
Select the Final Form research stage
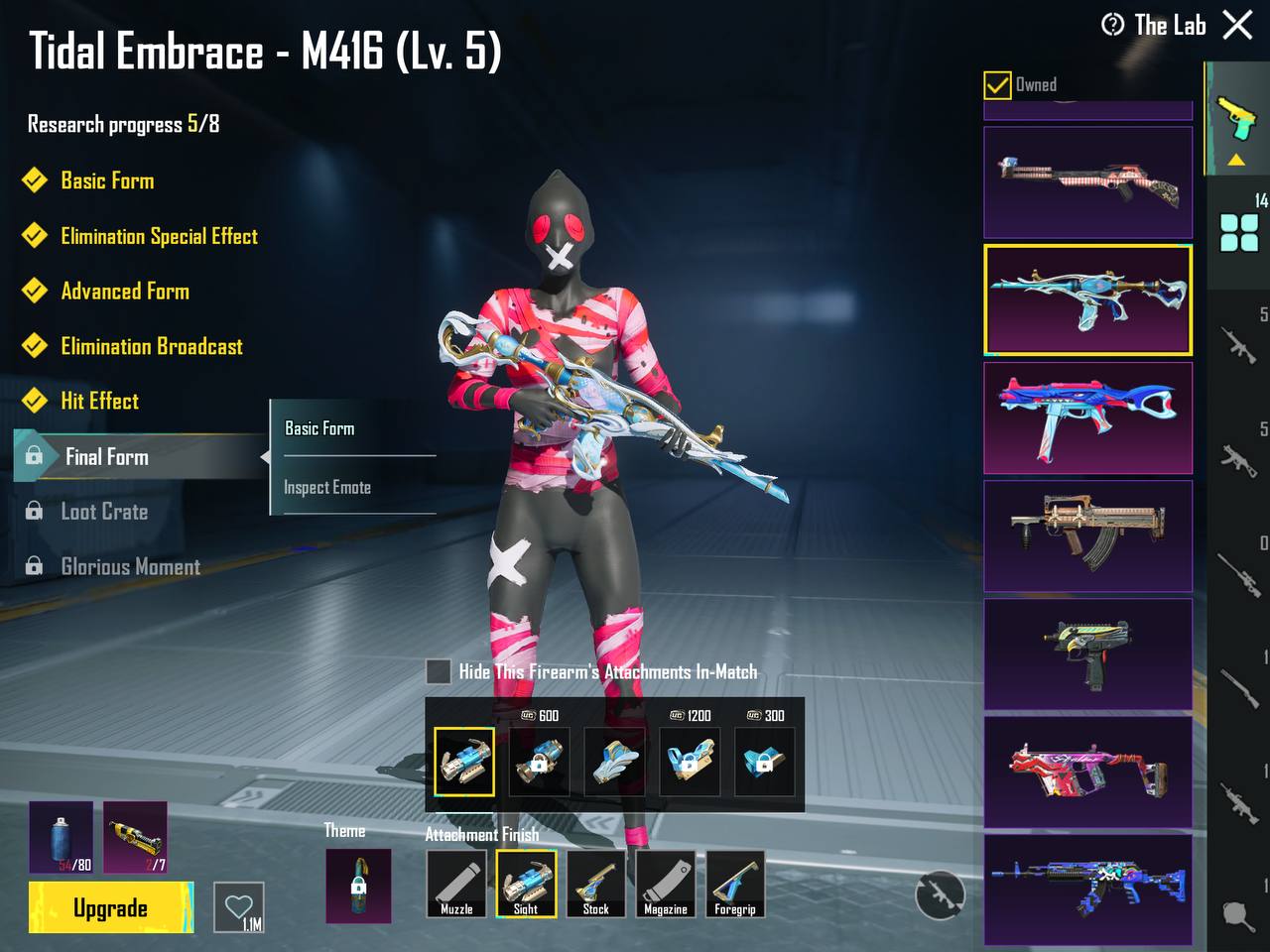tap(107, 457)
